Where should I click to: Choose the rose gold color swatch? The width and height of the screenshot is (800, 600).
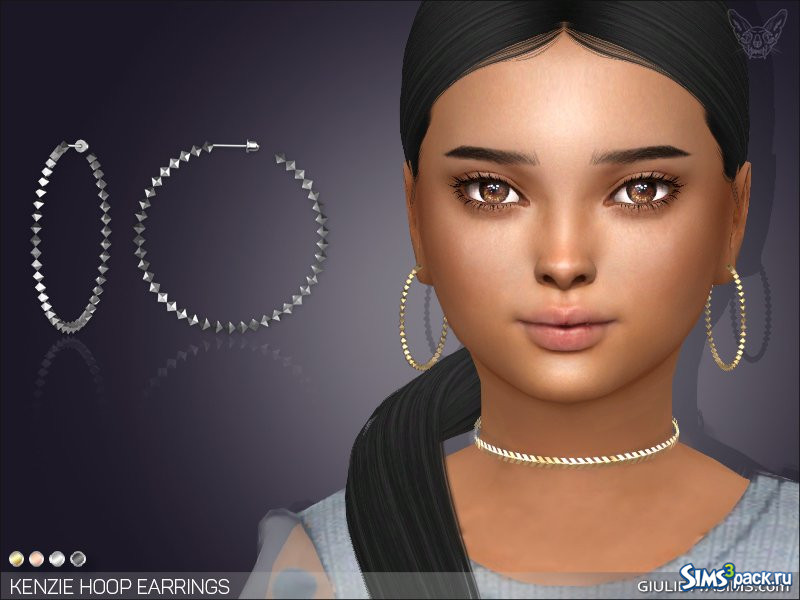37,557
